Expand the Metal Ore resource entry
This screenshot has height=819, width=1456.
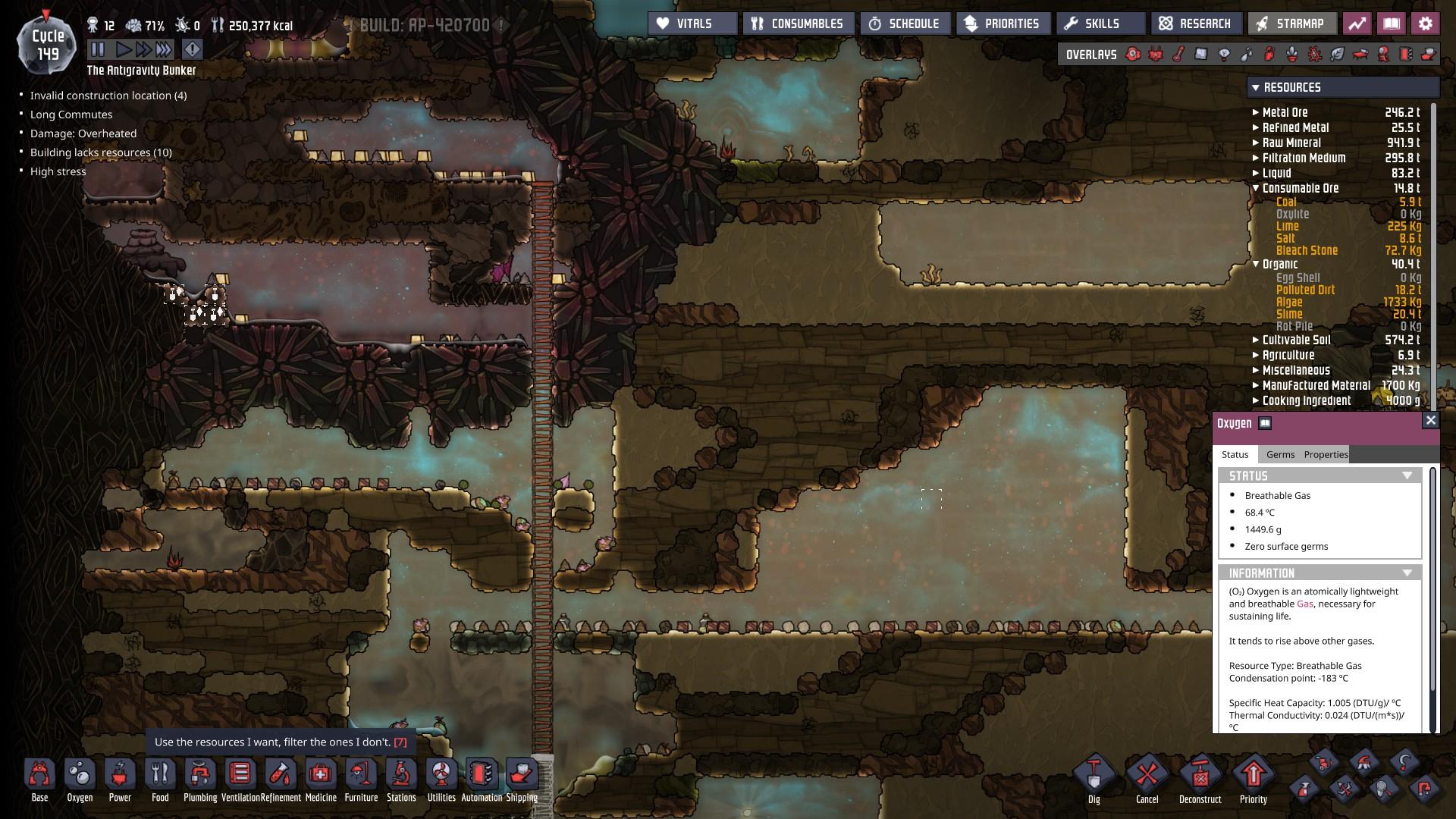[1255, 112]
